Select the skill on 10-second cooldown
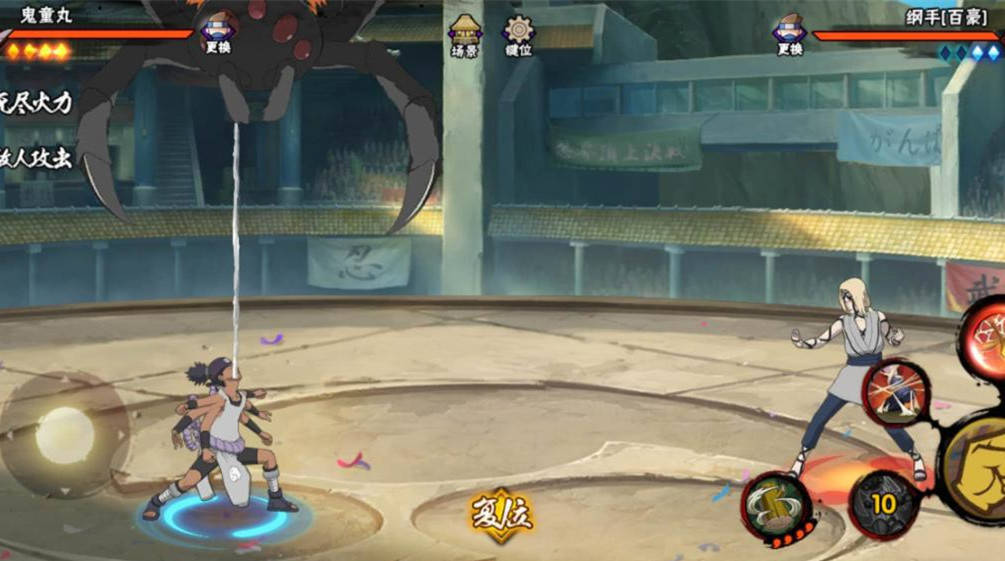Image resolution: width=1005 pixels, height=561 pixels. point(883,503)
